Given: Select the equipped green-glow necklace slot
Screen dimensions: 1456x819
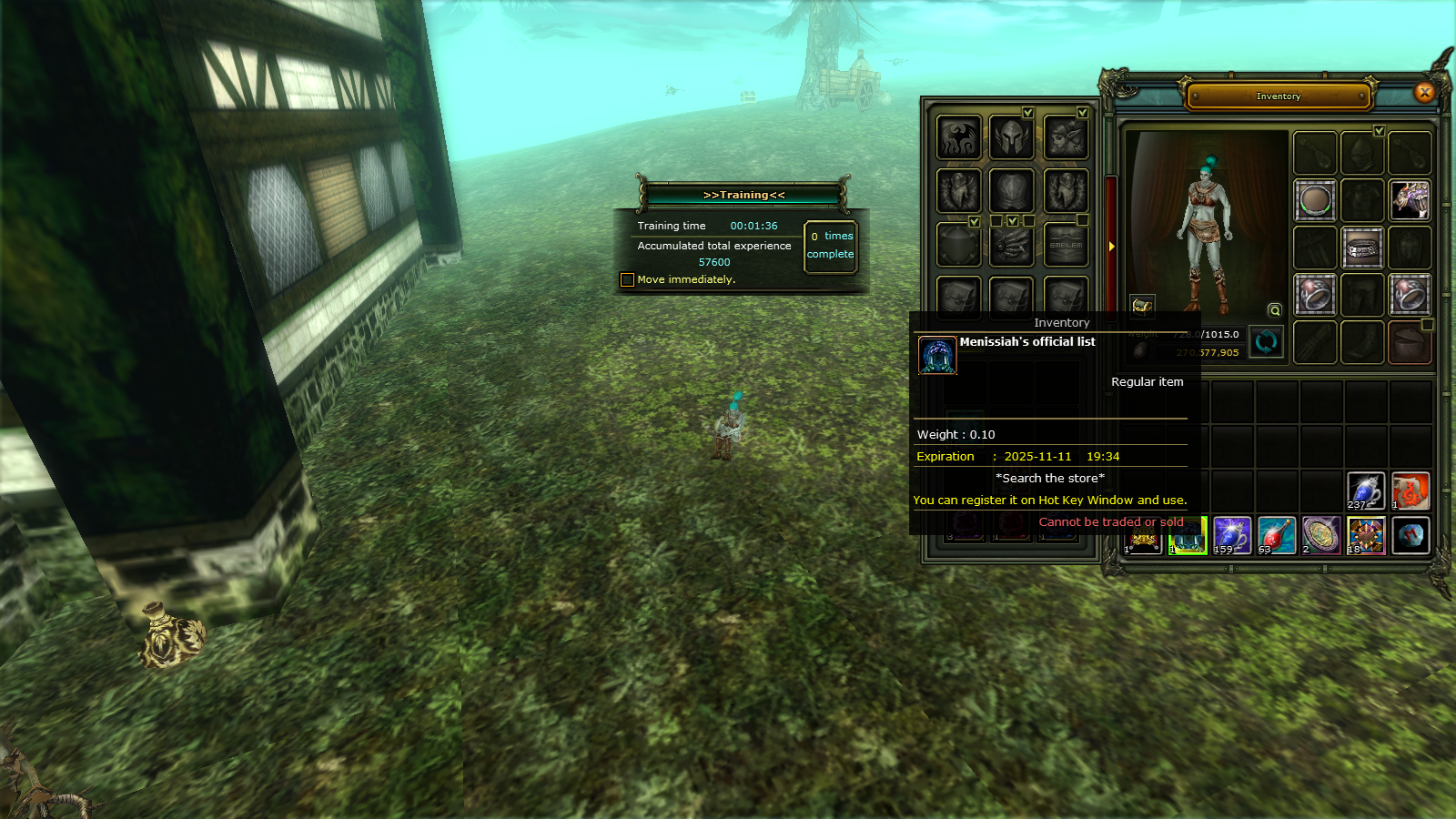Looking at the screenshot, I should [1315, 200].
